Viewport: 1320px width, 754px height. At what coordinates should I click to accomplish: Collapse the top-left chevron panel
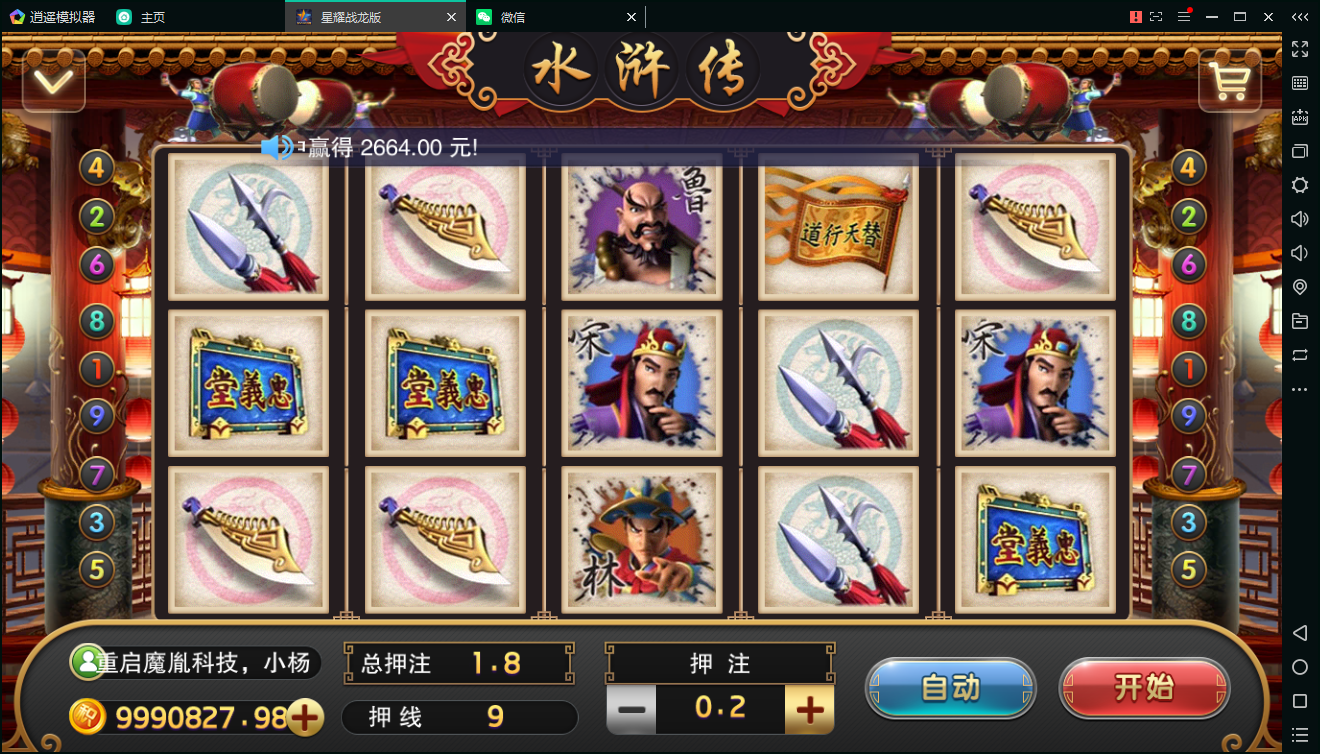tap(54, 80)
